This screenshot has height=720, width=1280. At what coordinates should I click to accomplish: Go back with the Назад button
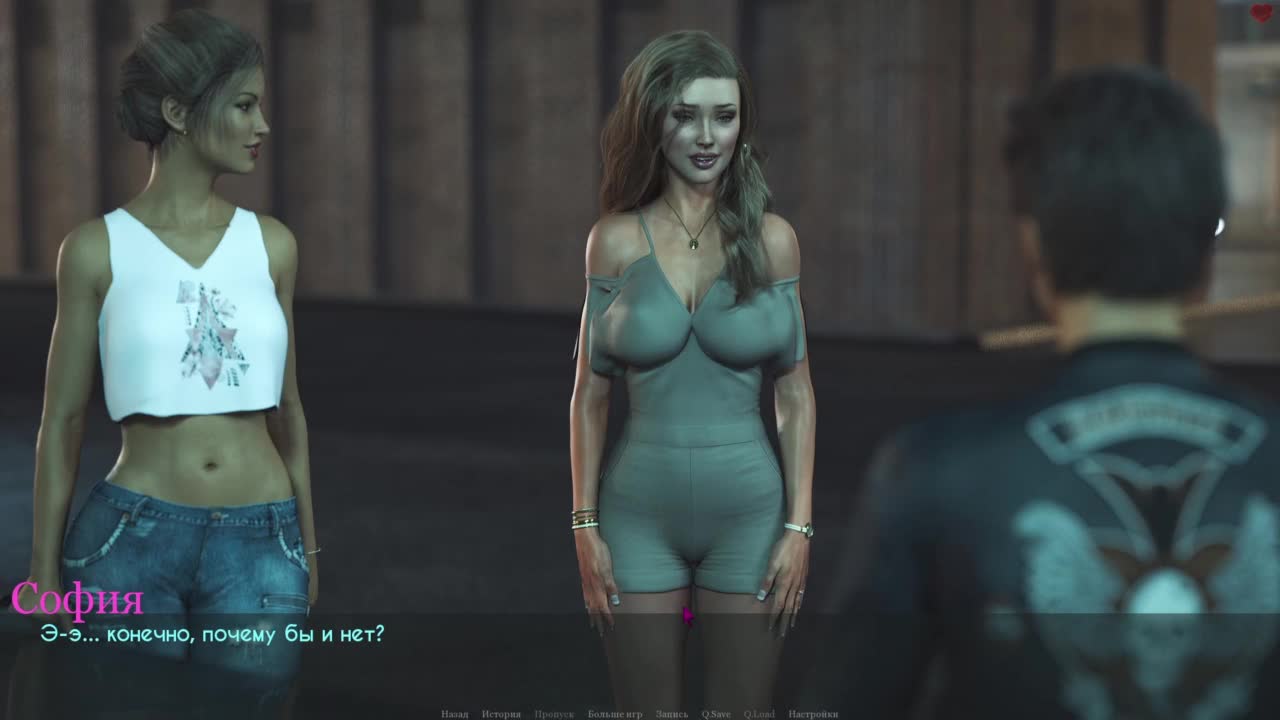tap(454, 714)
